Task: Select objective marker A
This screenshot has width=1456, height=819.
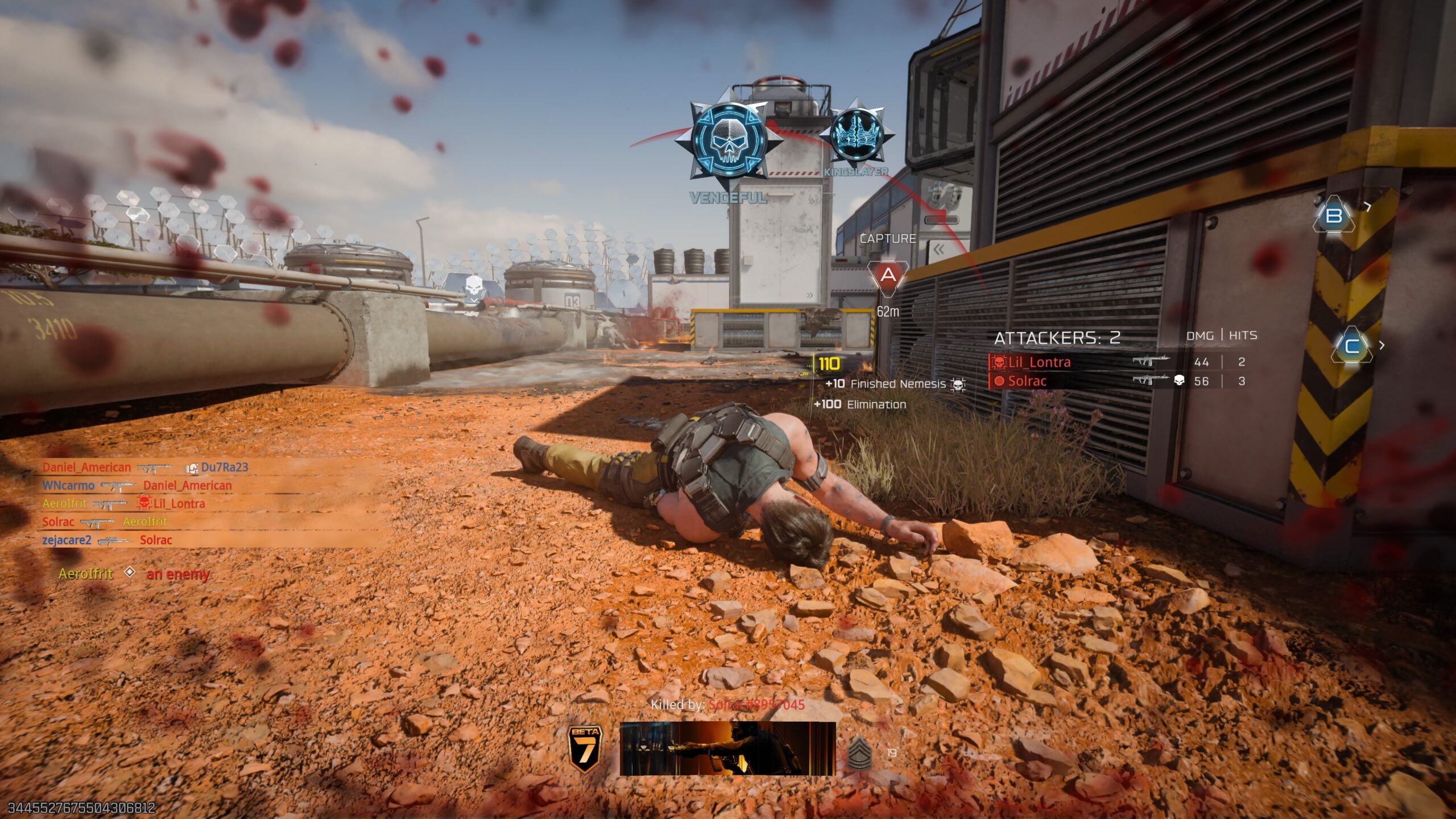Action: (888, 277)
